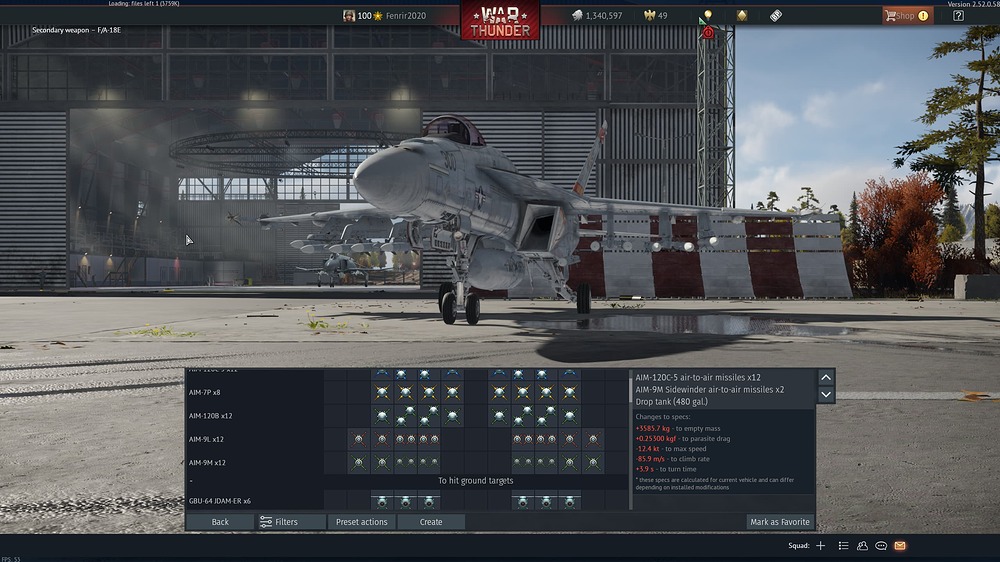
Task: Open the orange mail envelope
Action: [900, 546]
